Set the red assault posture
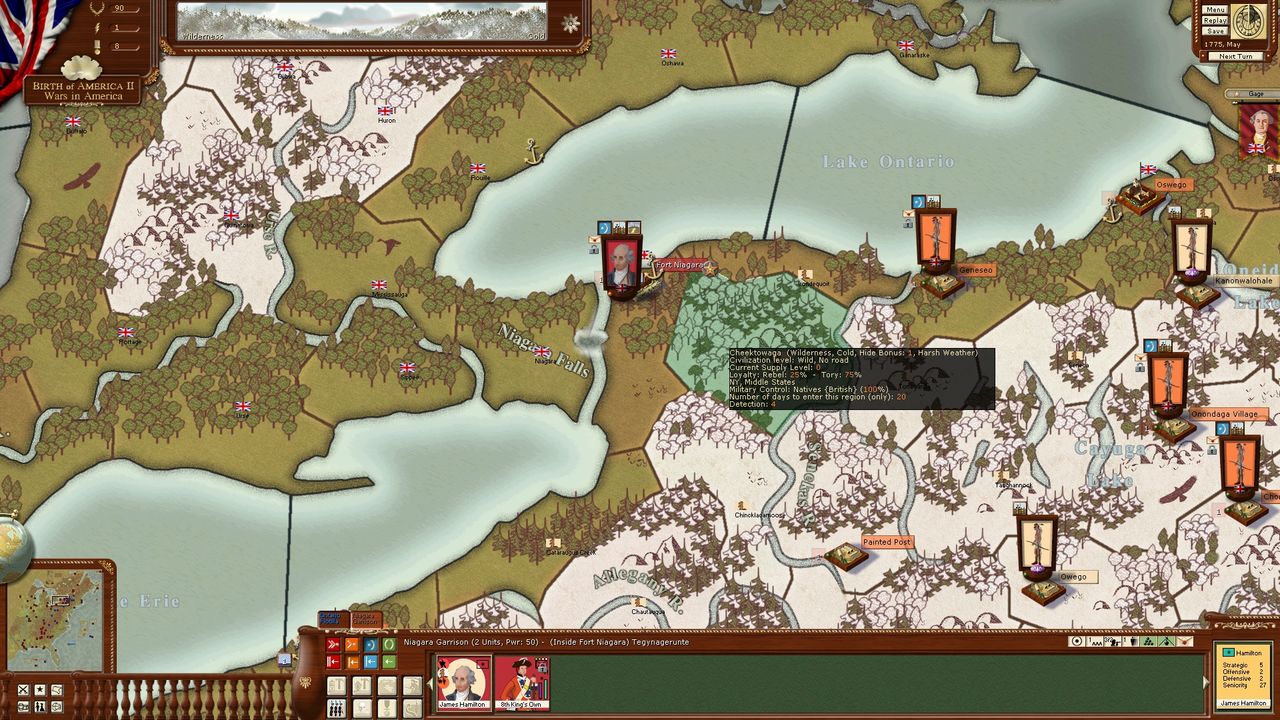1280x720 pixels. pos(333,645)
